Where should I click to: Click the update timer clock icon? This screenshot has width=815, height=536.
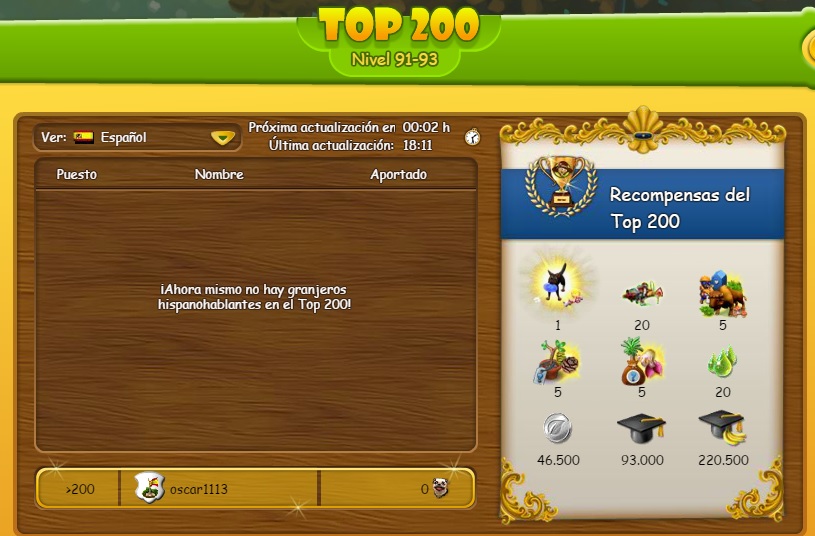pos(472,137)
